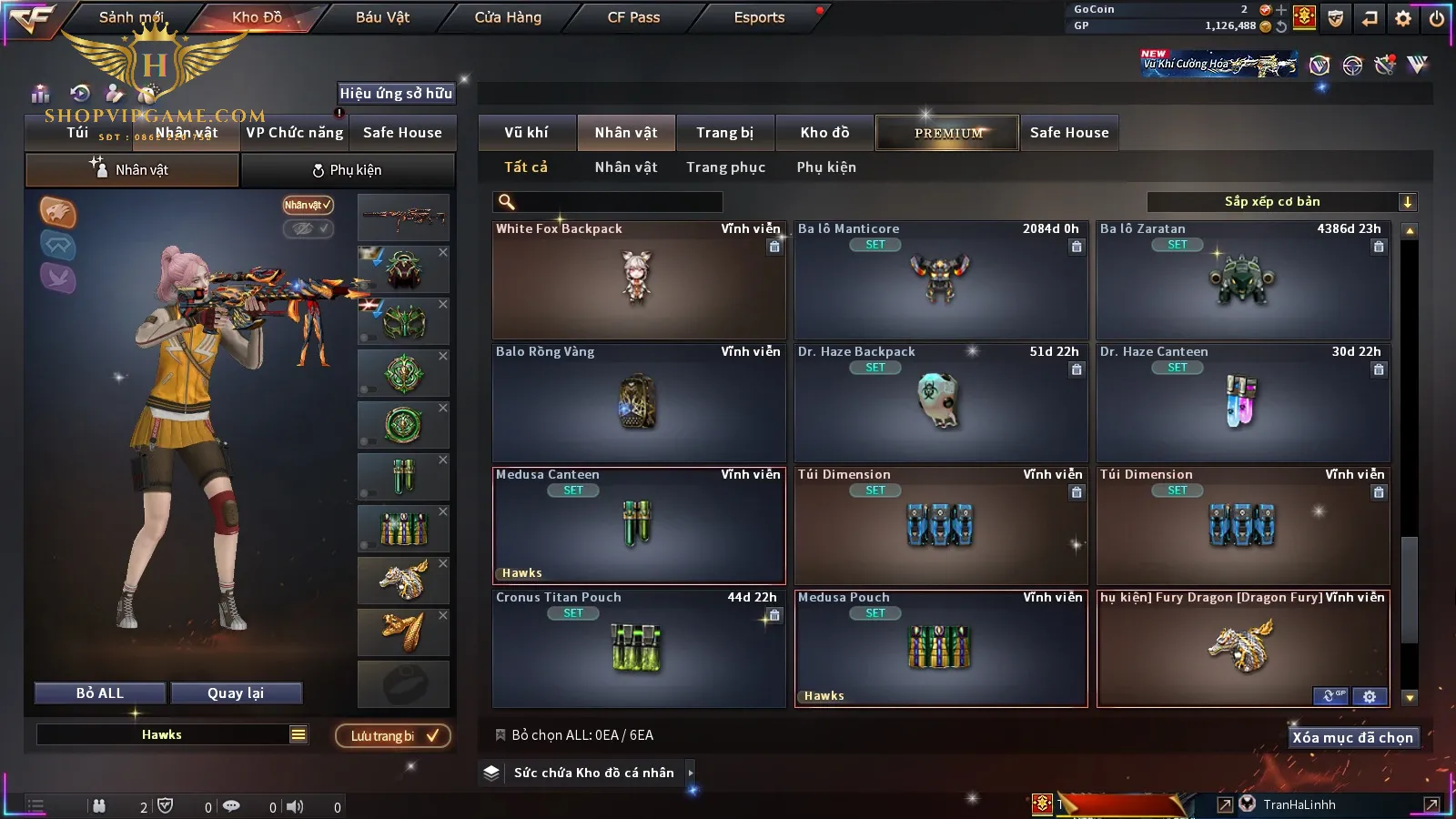Viewport: 1456px width, 819px height.
Task: Save loadout with Lưu trang bị
Action: click(393, 736)
